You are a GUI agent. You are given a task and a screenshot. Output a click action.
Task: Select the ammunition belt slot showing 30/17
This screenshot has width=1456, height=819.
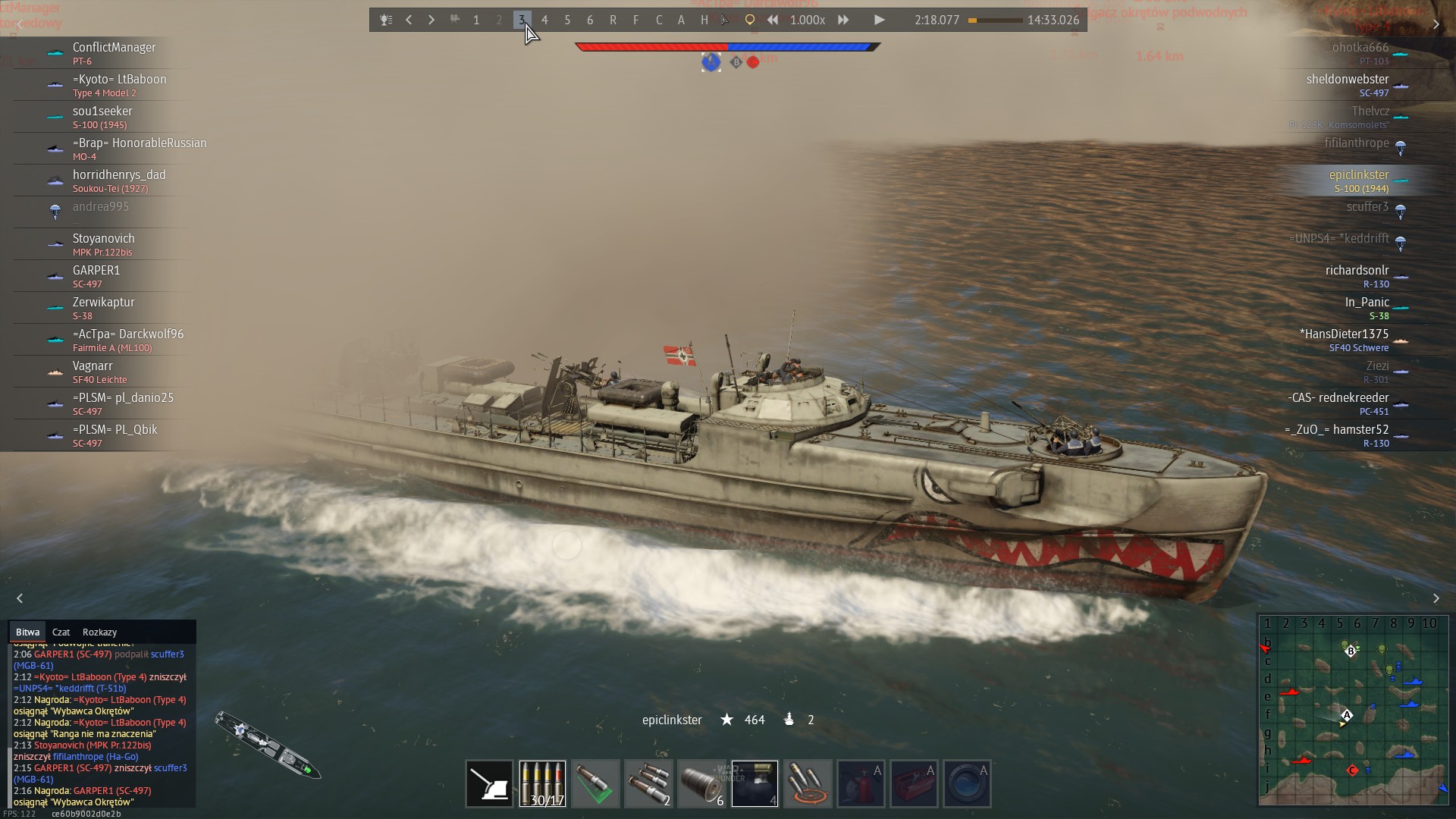(x=542, y=783)
